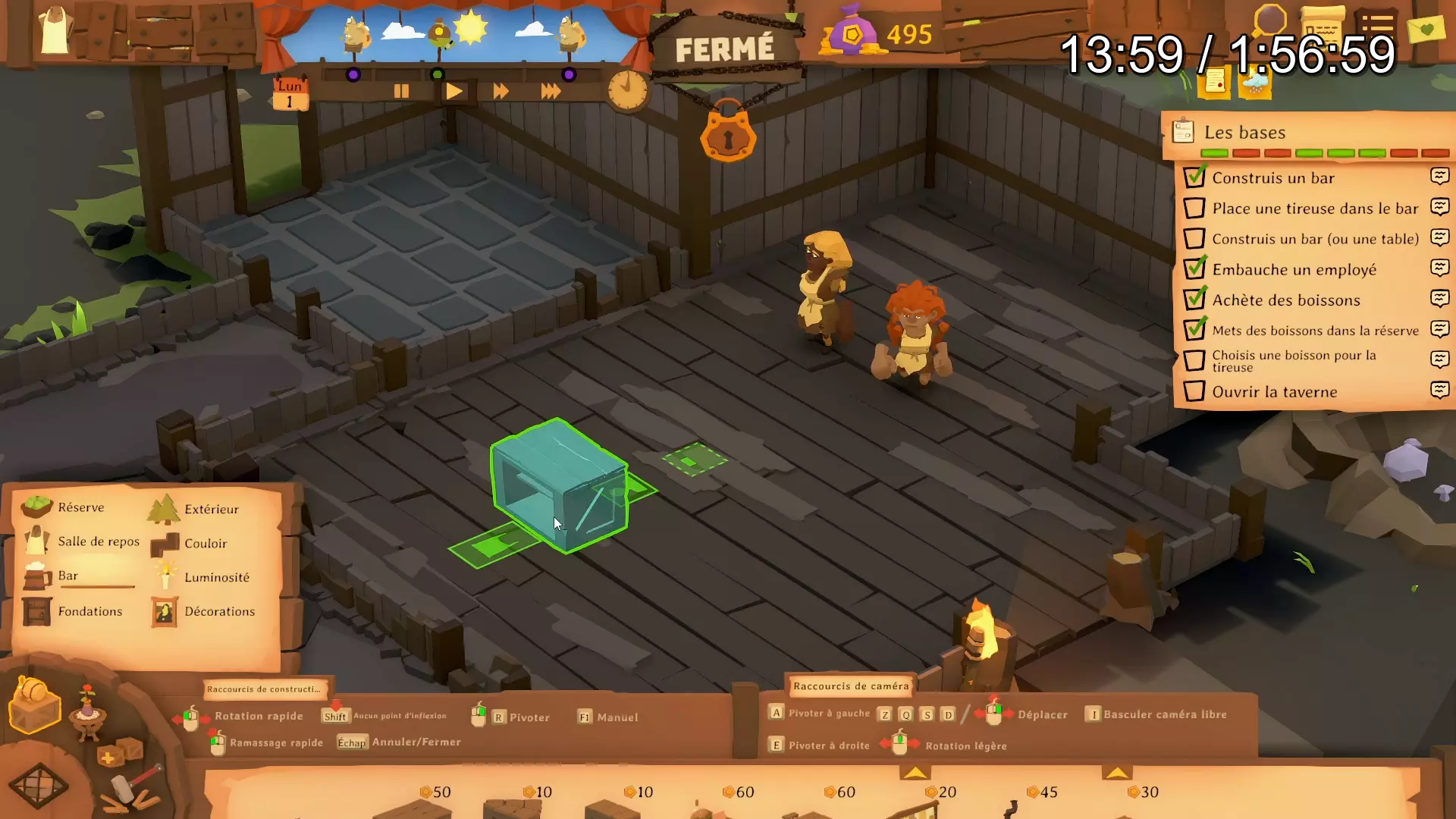1456x819 pixels.
Task: Activate triple fast-forward speed
Action: (x=551, y=92)
